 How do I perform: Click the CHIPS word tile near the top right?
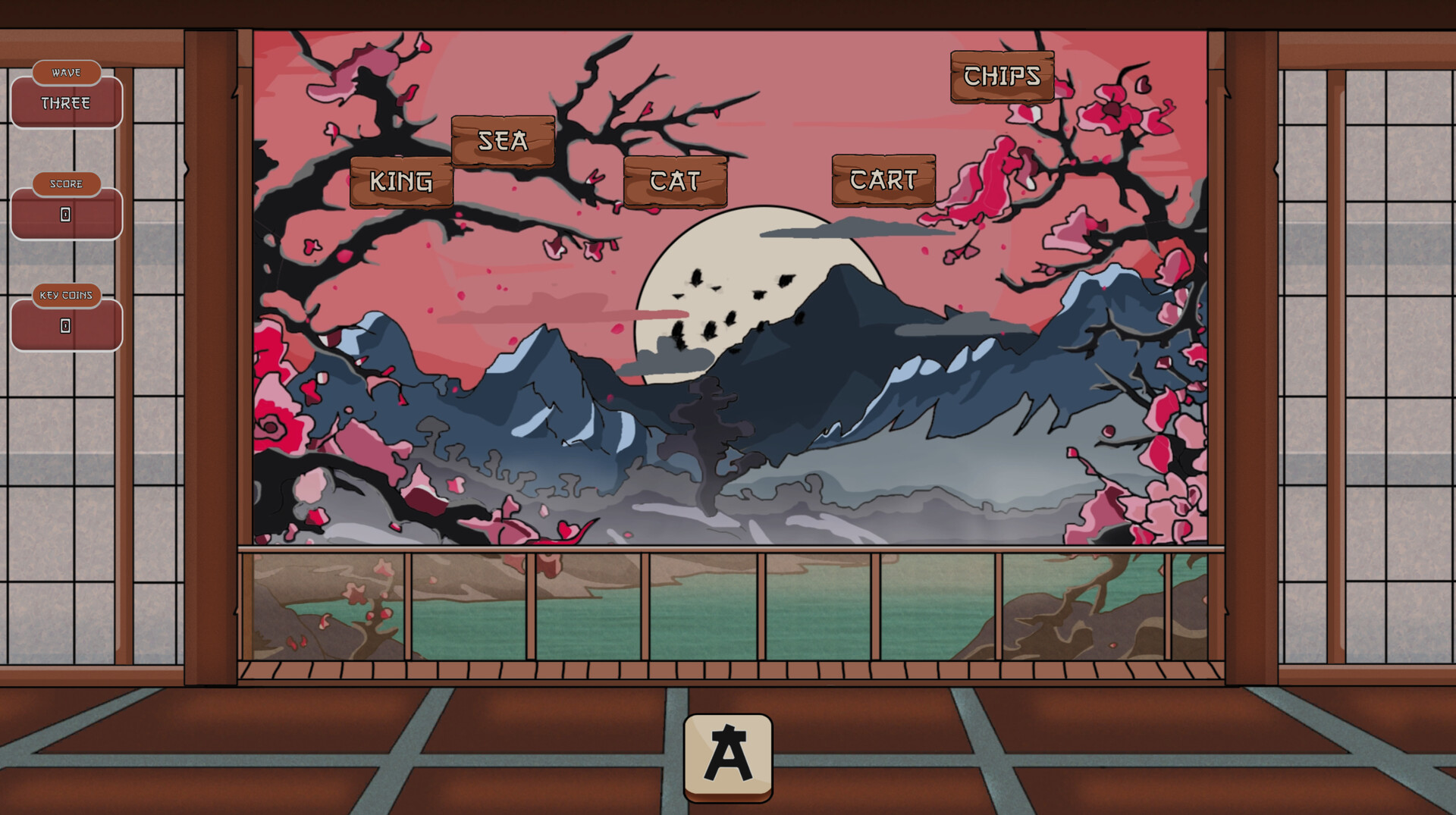point(1001,77)
